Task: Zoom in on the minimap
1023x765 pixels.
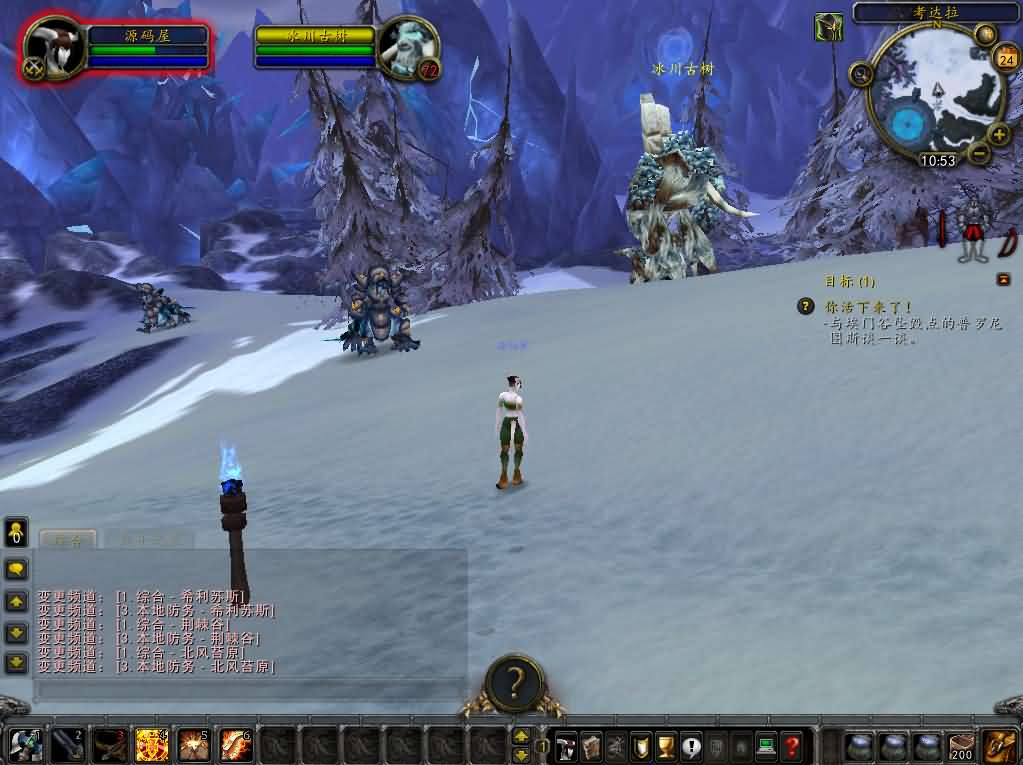Action: [999, 134]
